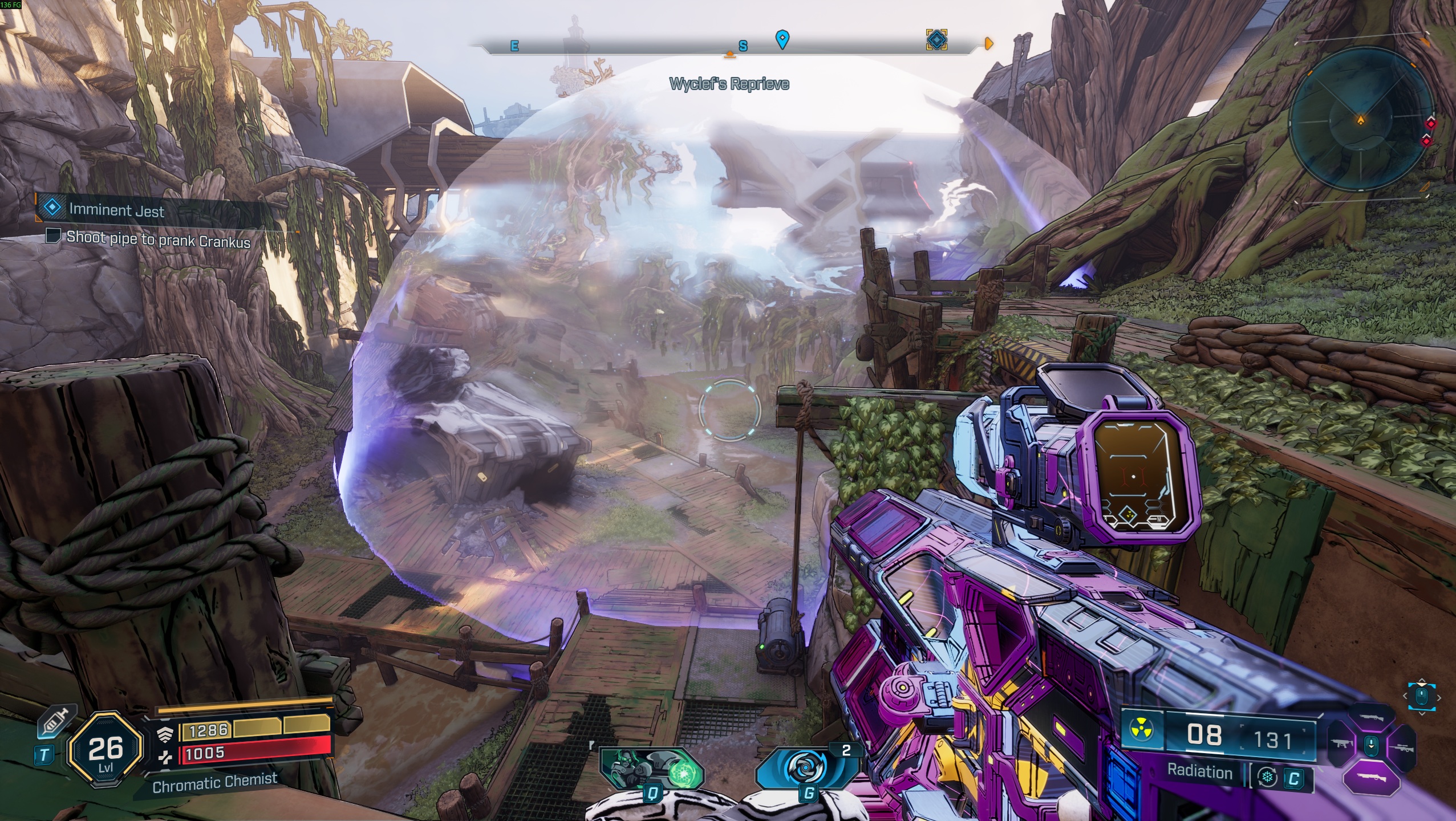Select the blue waypoint pin on compass

click(782, 39)
